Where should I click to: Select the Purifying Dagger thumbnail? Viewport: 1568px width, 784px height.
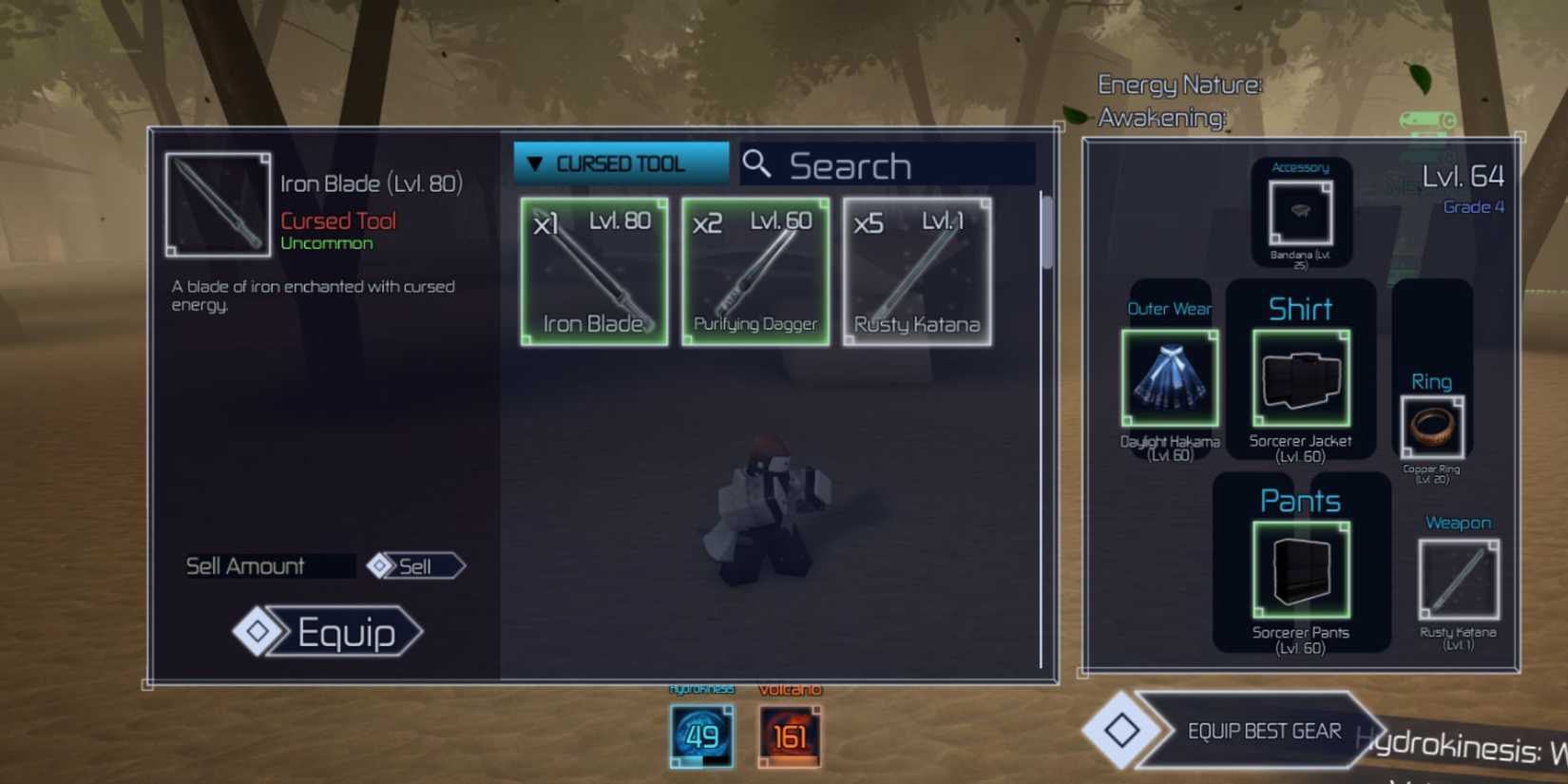click(x=755, y=271)
